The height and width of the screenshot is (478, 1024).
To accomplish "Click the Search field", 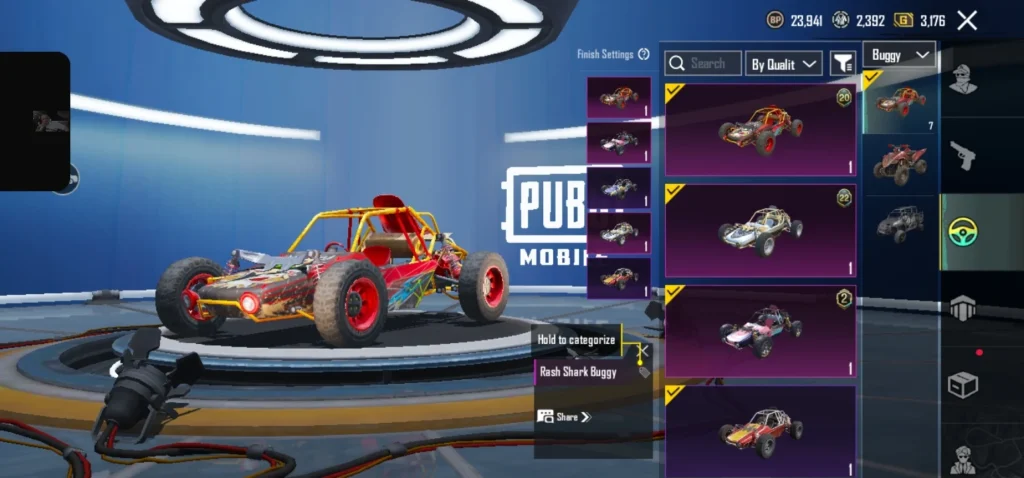I will coord(702,63).
